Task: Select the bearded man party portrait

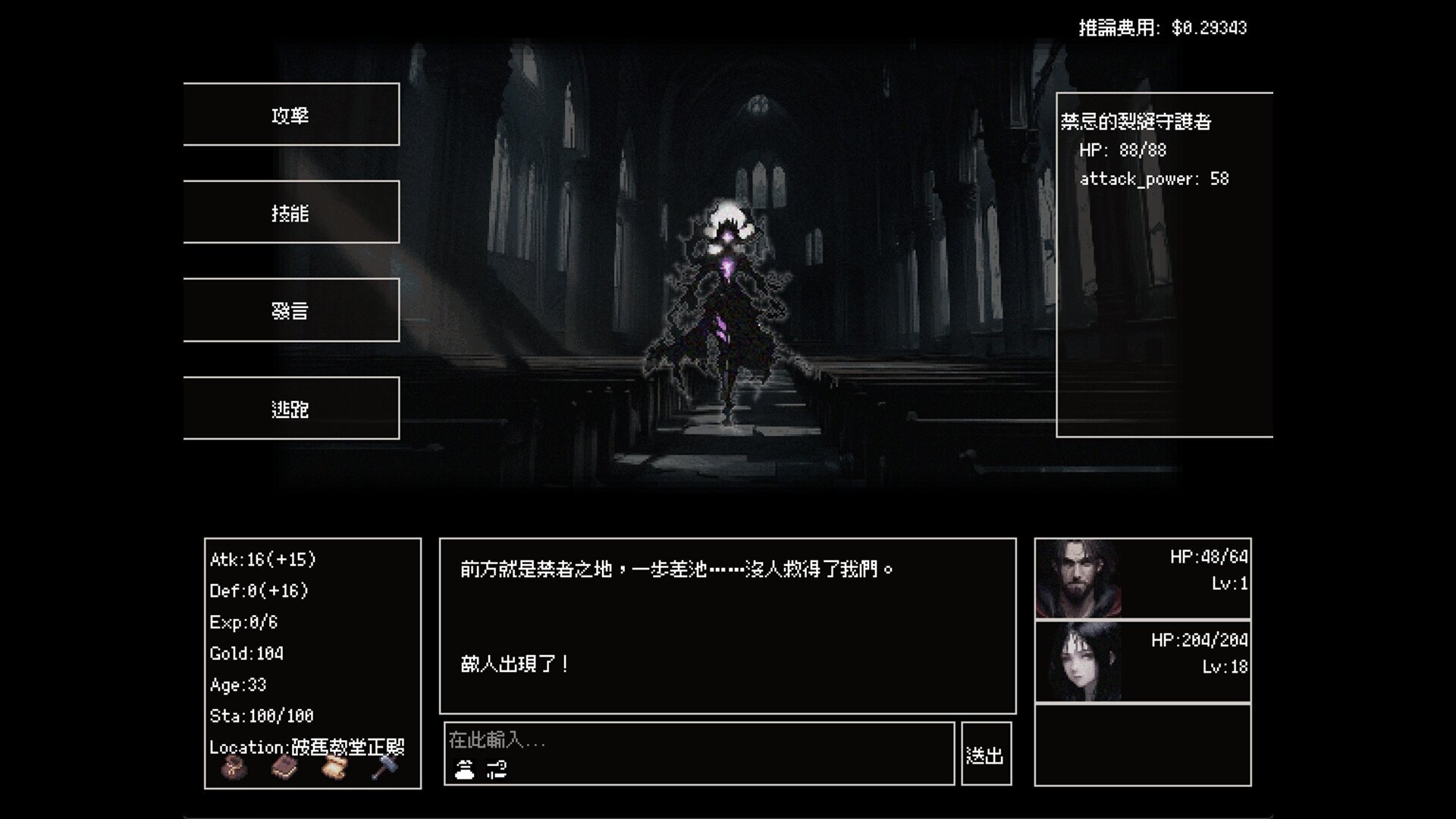Action: coord(1078,579)
